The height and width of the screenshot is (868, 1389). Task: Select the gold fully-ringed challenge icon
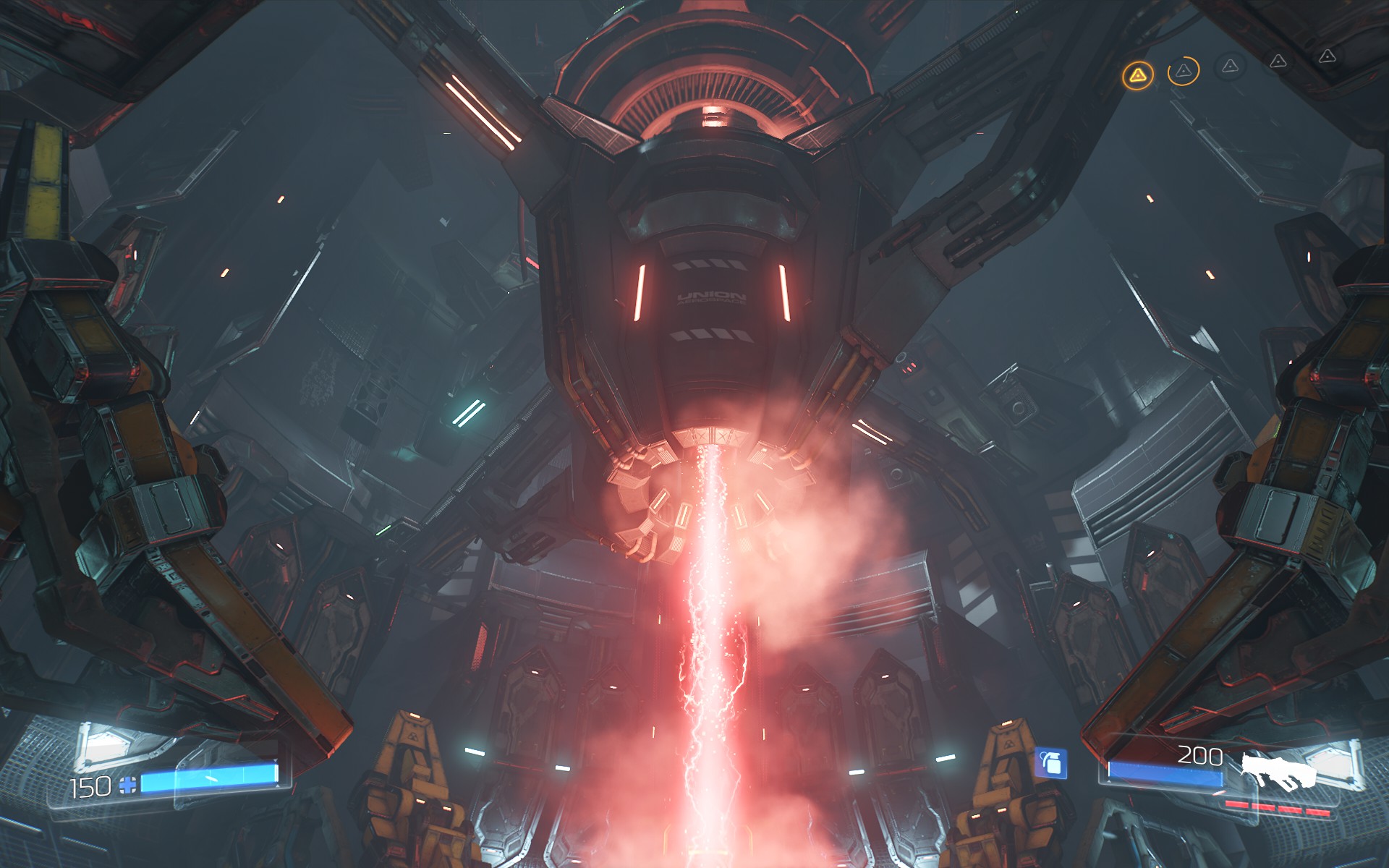tap(1137, 75)
